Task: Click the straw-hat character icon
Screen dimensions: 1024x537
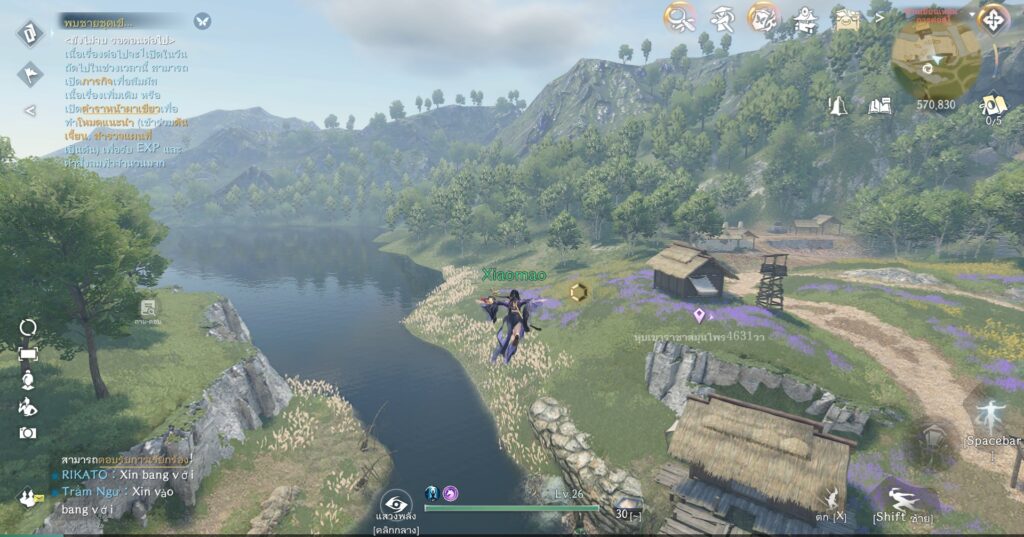Action: (x=722, y=18)
